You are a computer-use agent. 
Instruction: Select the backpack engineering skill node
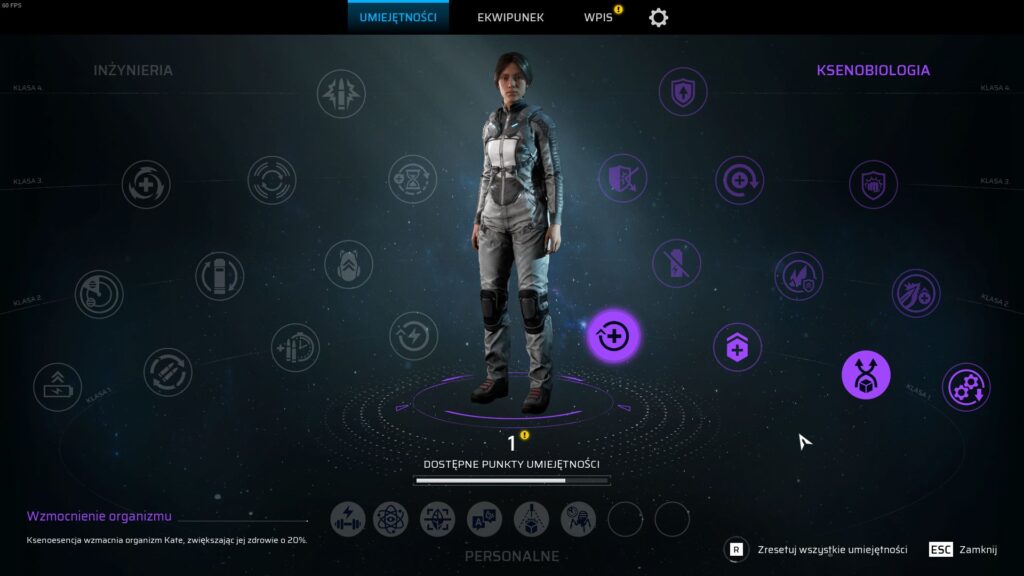tap(348, 265)
